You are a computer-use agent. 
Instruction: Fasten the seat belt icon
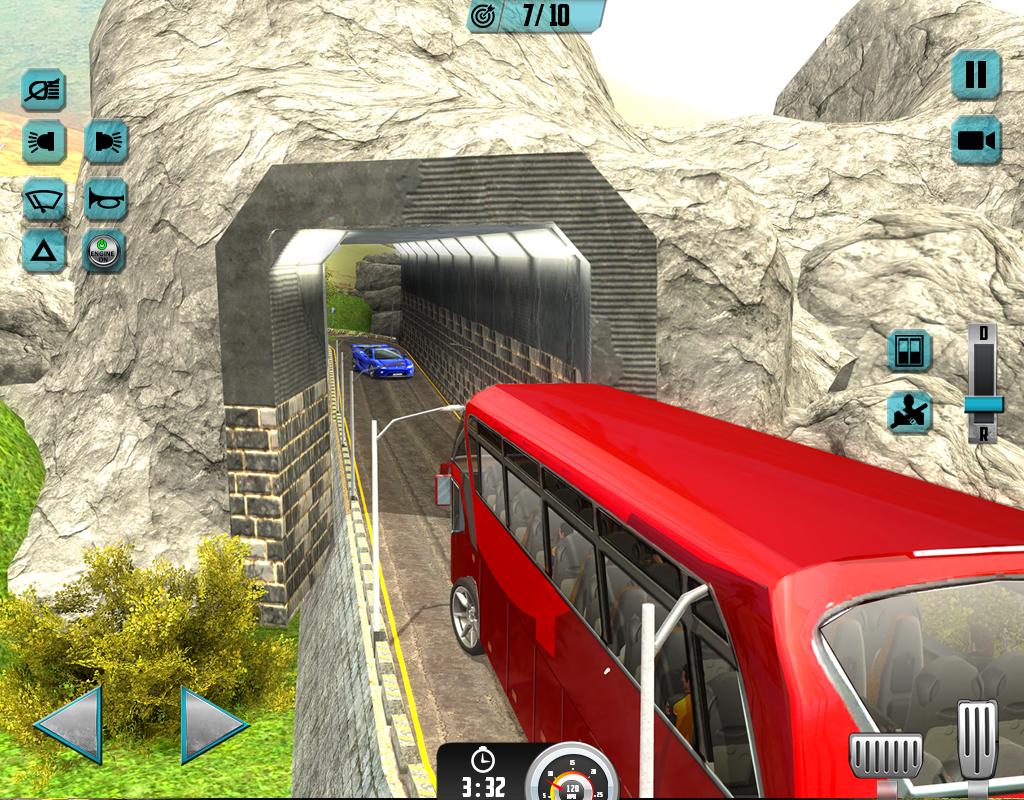click(909, 411)
